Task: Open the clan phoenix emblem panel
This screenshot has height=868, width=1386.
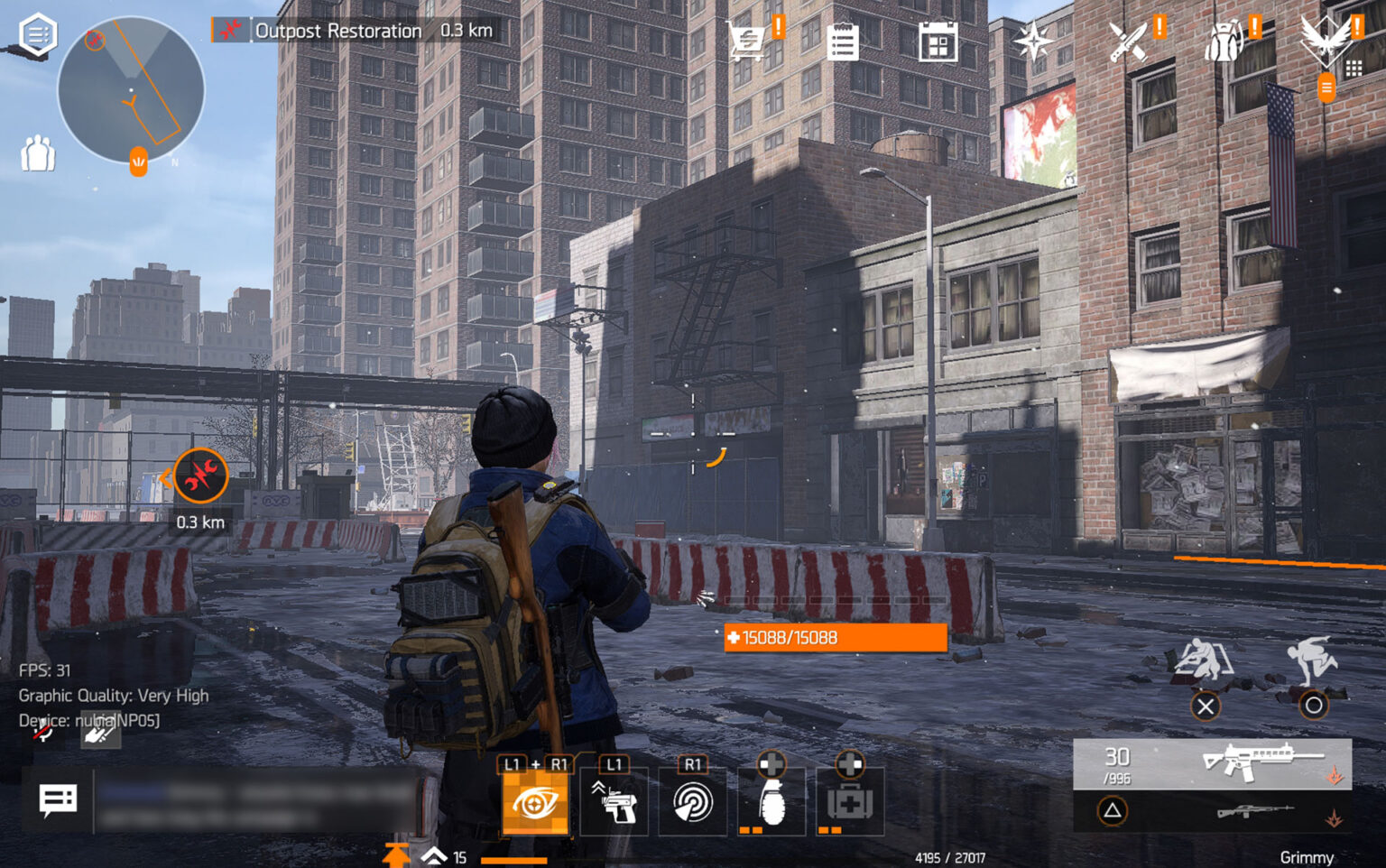Action: point(1324,41)
